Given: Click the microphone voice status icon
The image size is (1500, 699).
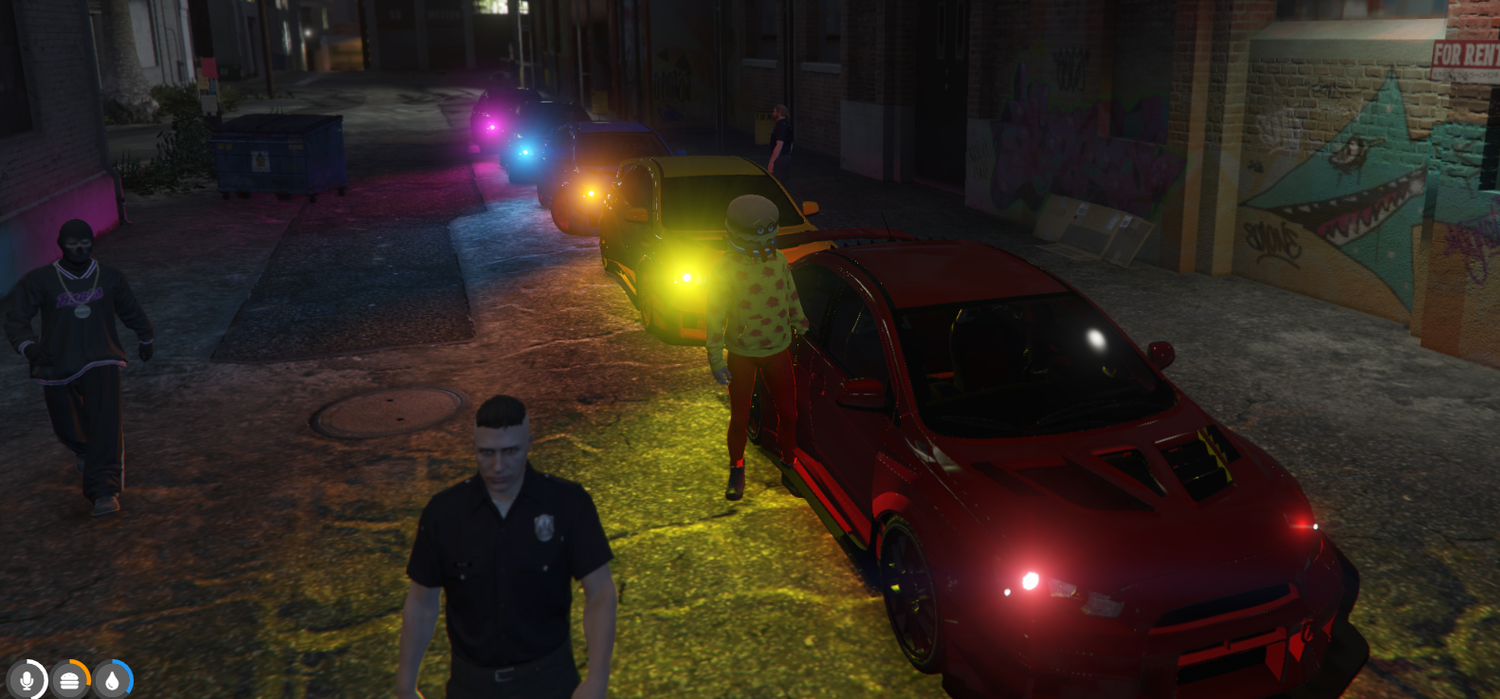Looking at the screenshot, I should click(x=27, y=680).
